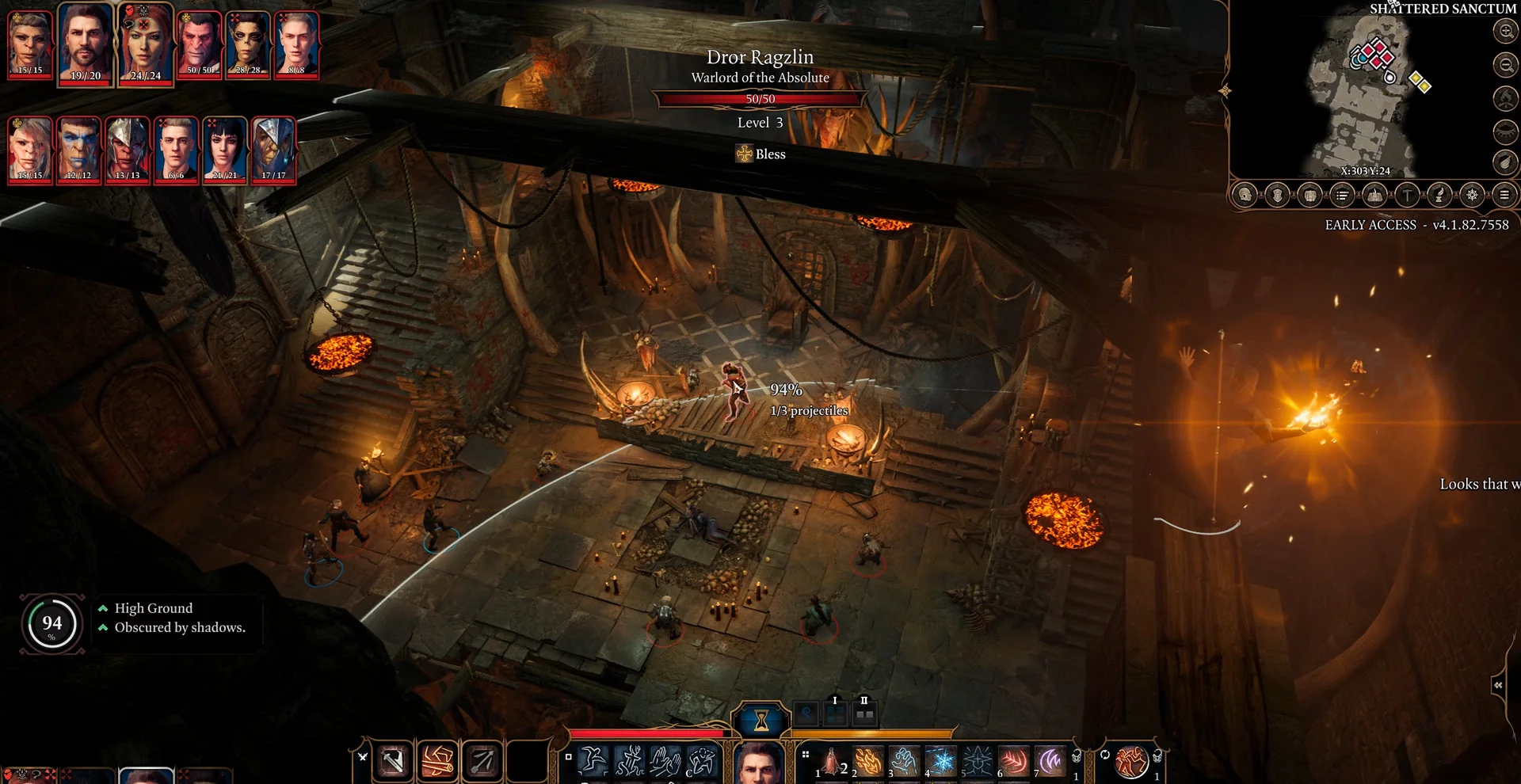Cast the orange flame spell in slot 2

tap(869, 762)
